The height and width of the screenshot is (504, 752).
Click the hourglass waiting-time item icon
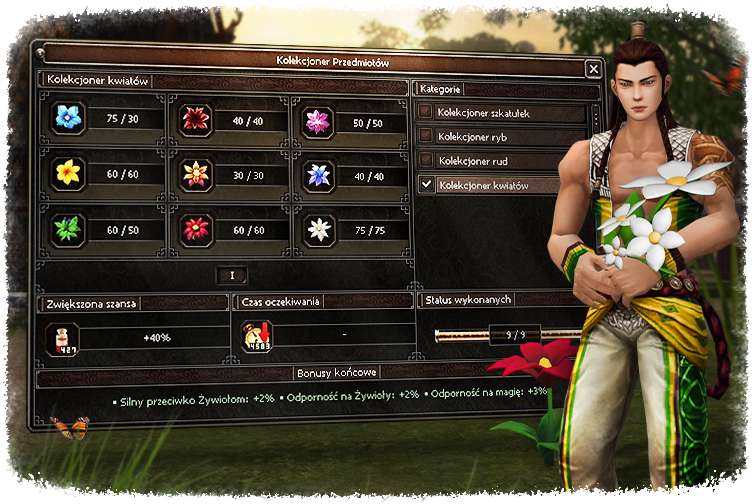point(256,337)
